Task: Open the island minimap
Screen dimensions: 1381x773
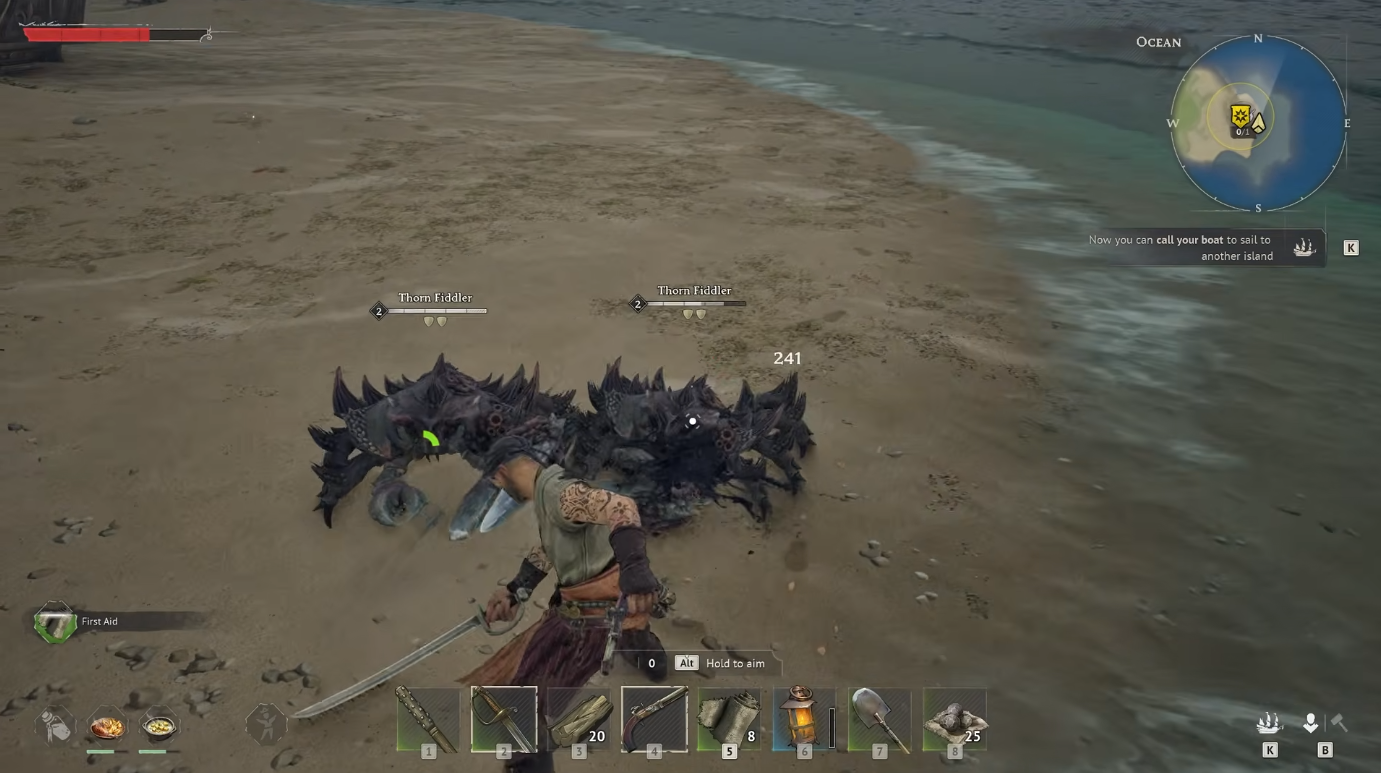Action: click(1258, 124)
